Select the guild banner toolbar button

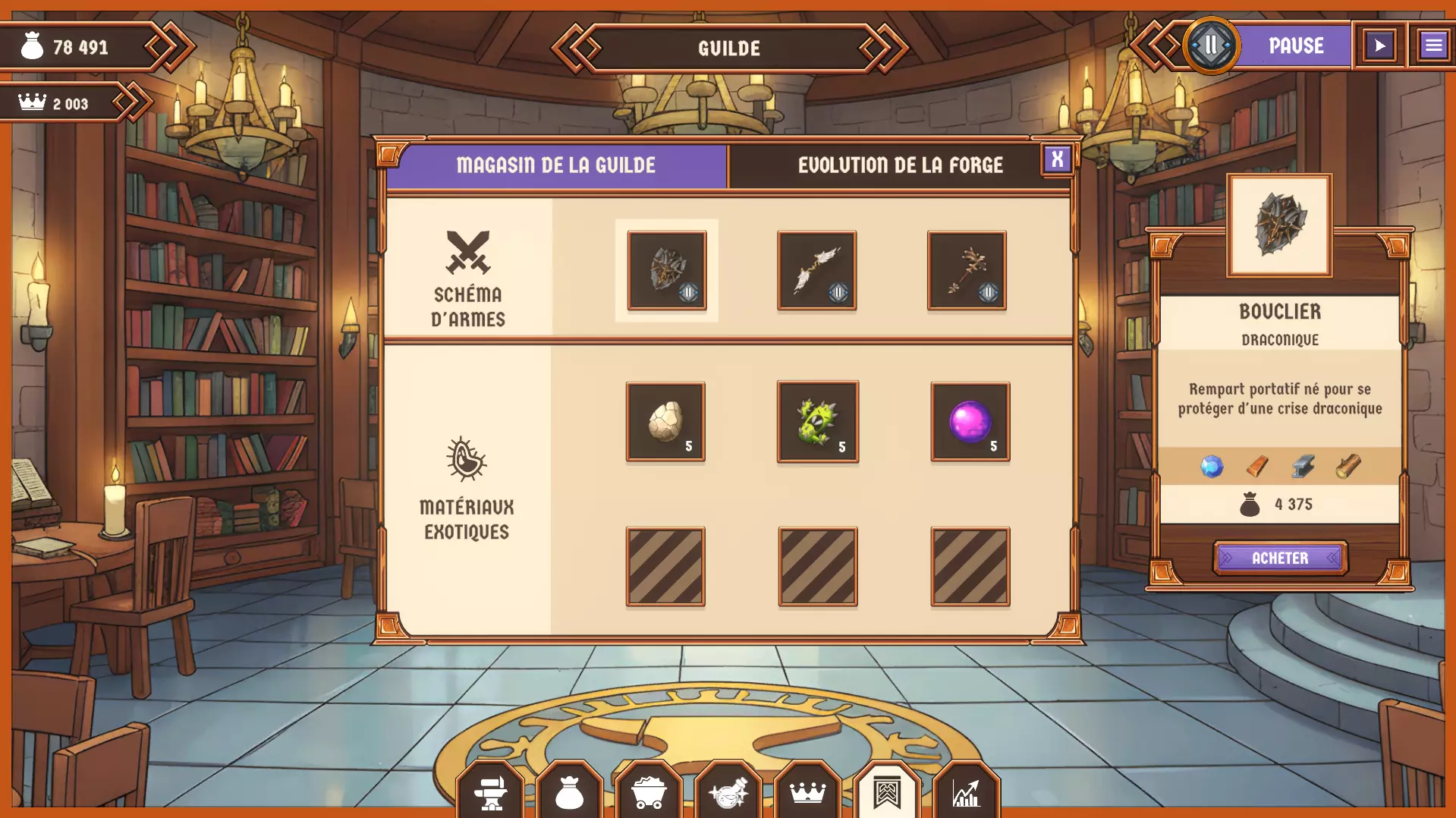pos(886,793)
